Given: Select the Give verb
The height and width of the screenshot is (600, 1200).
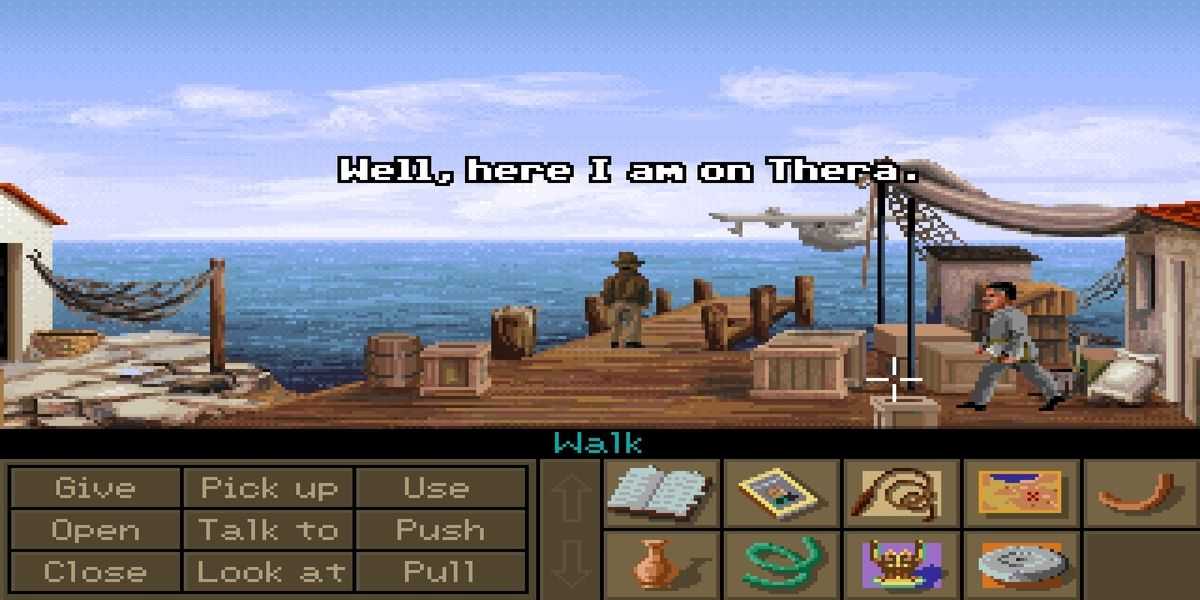Looking at the screenshot, I should pos(95,488).
